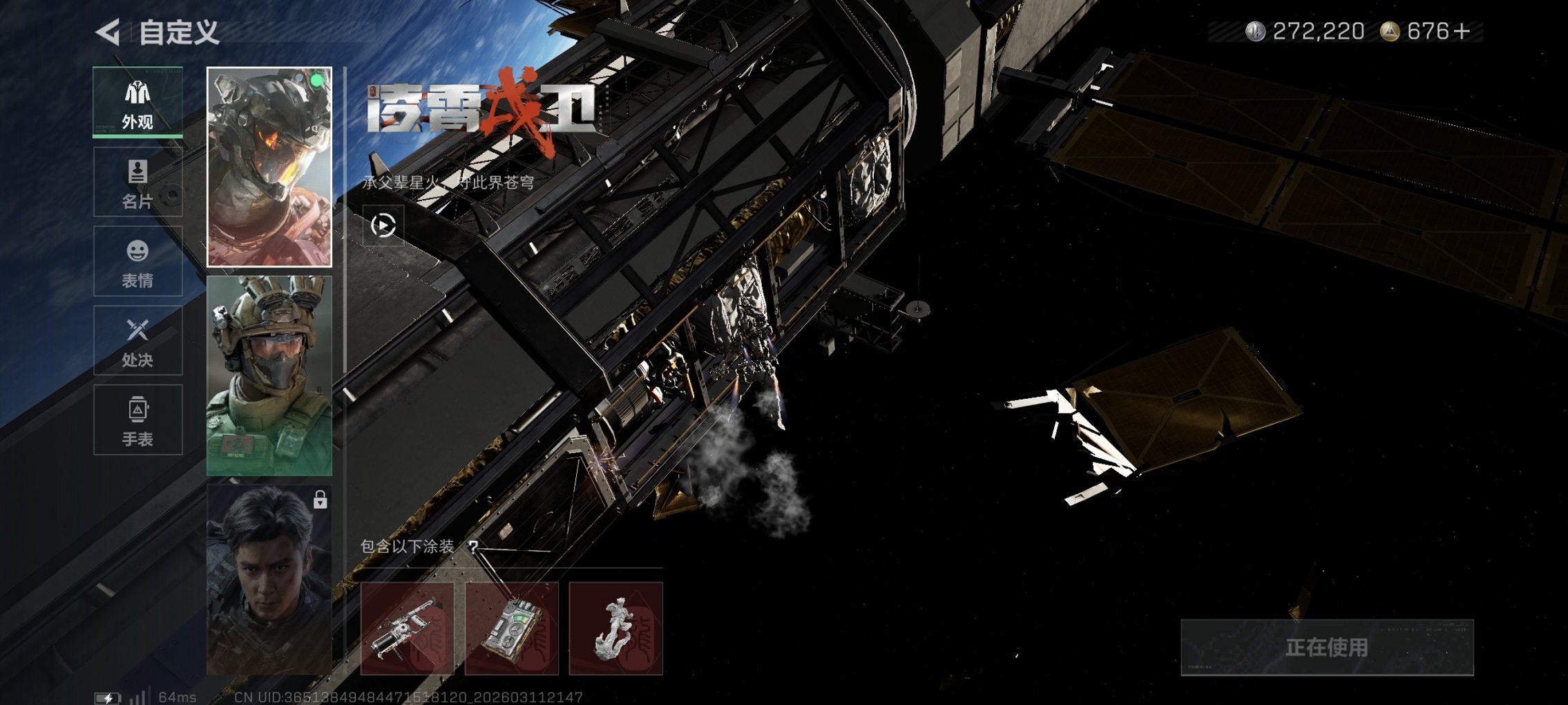Screen dimensions: 1568x705
Task: Go back from the 自定义 screen
Action: coord(108,32)
